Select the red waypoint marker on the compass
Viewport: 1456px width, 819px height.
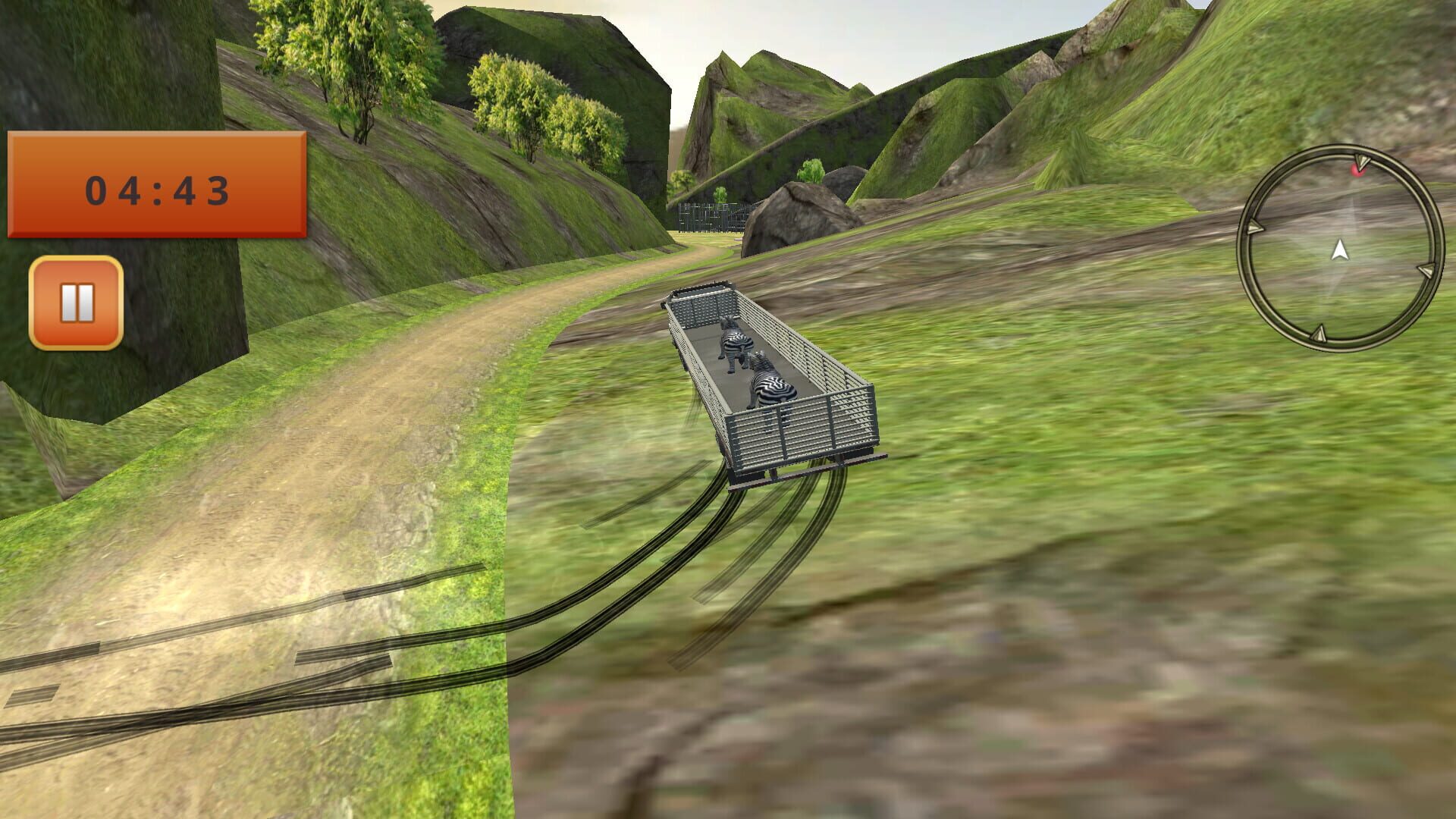point(1357,171)
